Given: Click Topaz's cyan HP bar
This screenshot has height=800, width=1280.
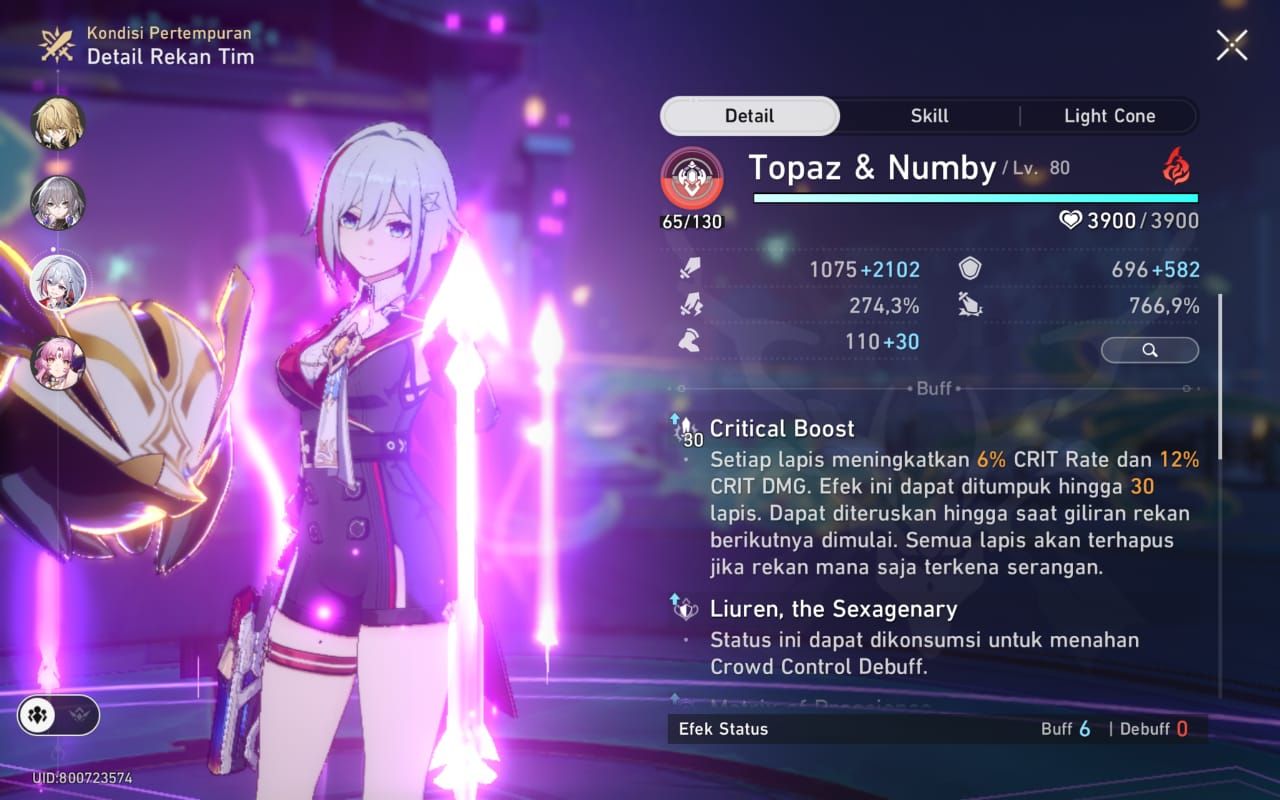Looking at the screenshot, I should [x=975, y=198].
